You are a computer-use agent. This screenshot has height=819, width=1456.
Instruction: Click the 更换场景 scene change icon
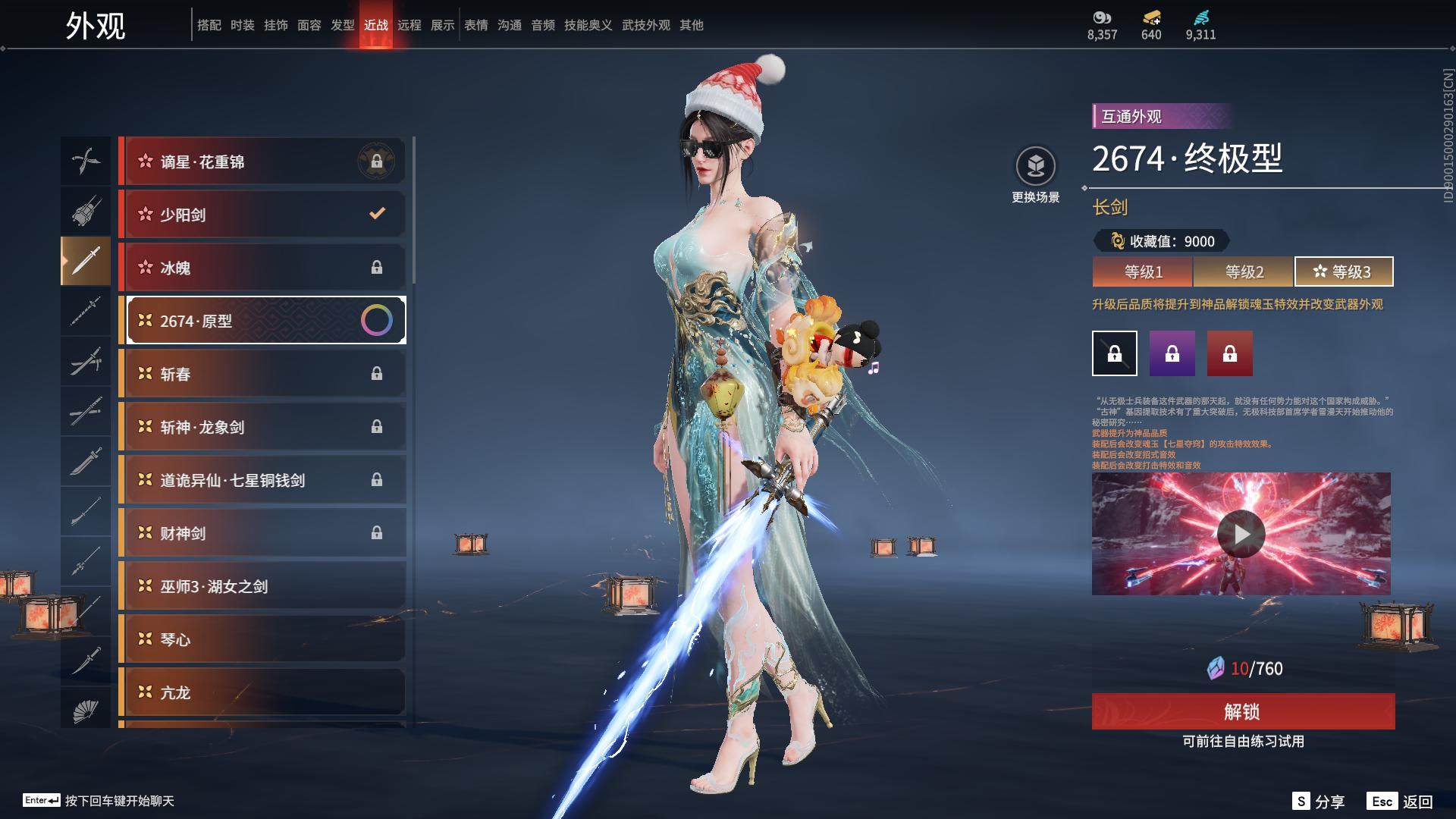1035,166
